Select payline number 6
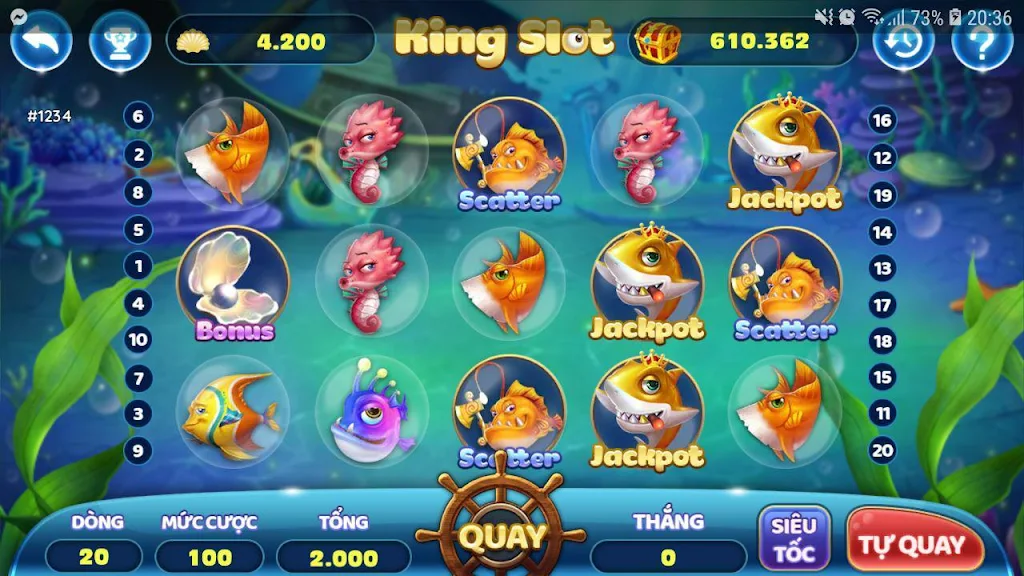Screen dimensions: 1024x576 point(138,117)
